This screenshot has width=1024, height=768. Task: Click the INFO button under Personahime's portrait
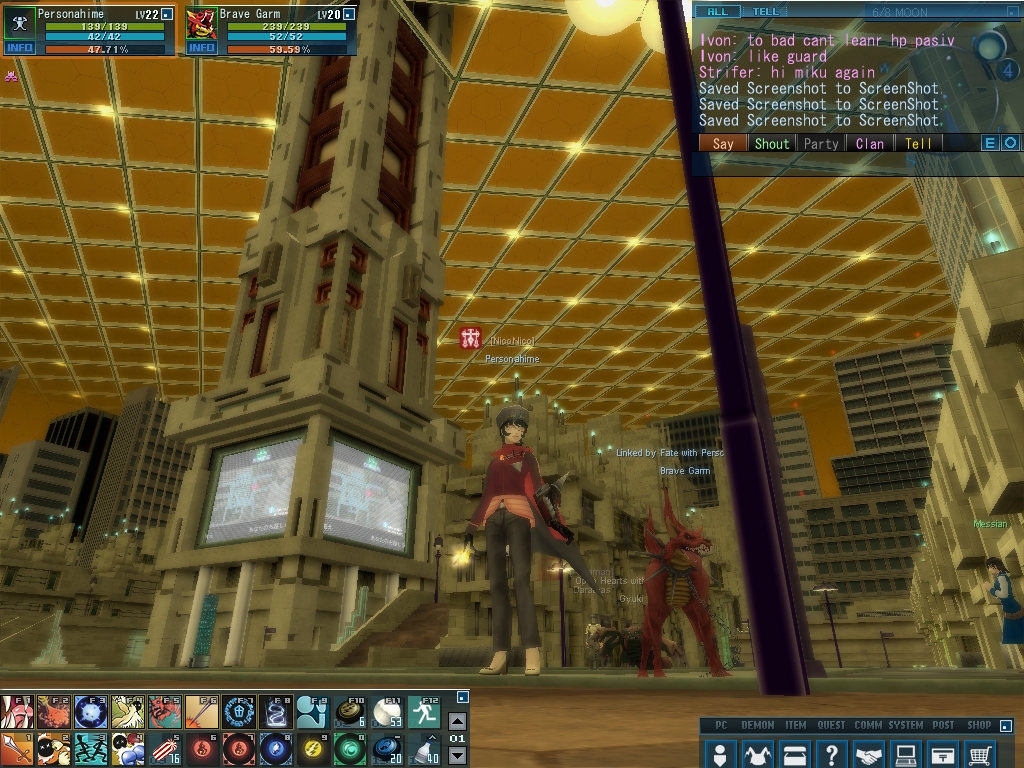coord(20,48)
